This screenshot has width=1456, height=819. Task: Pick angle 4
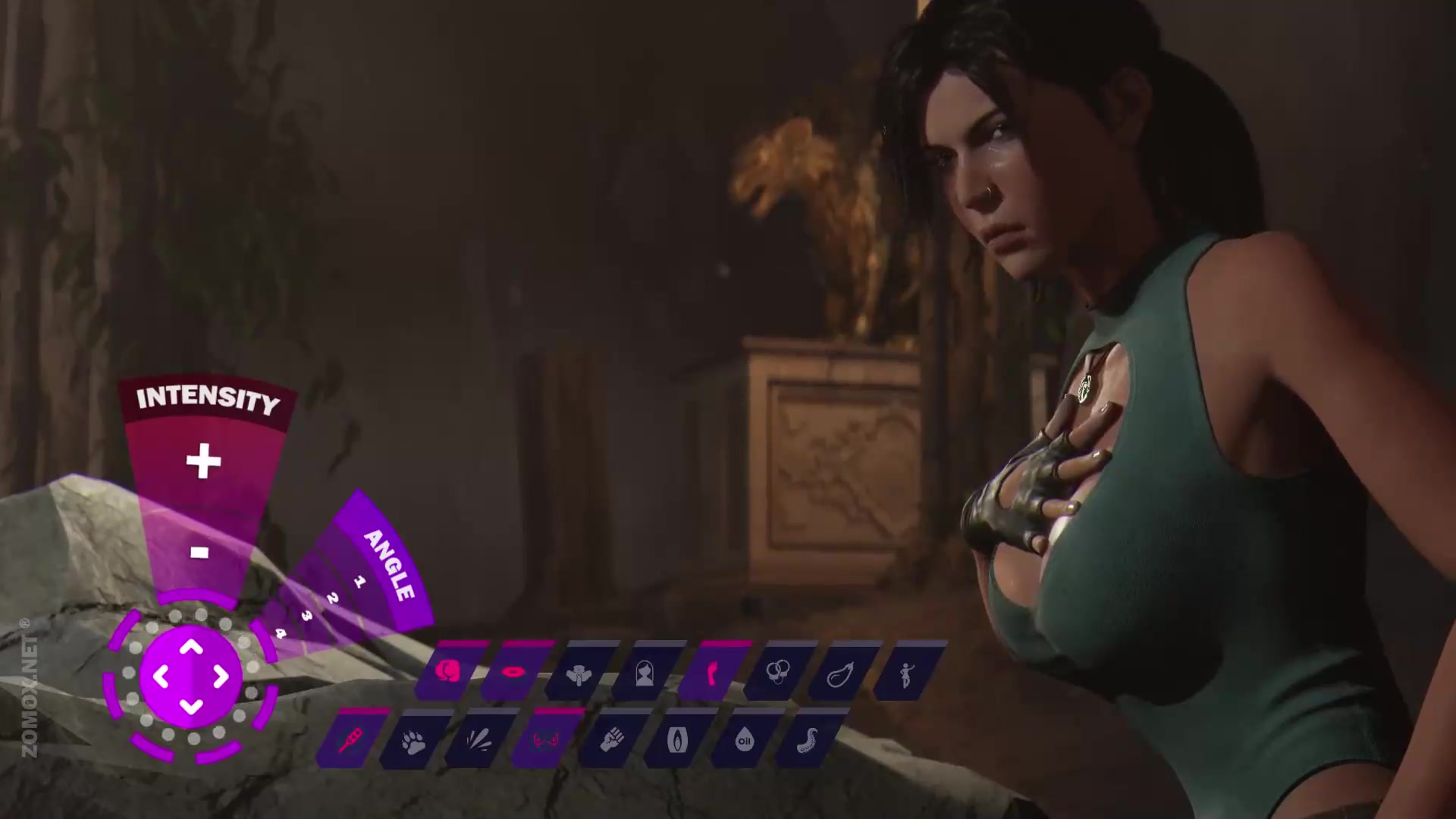click(x=281, y=633)
